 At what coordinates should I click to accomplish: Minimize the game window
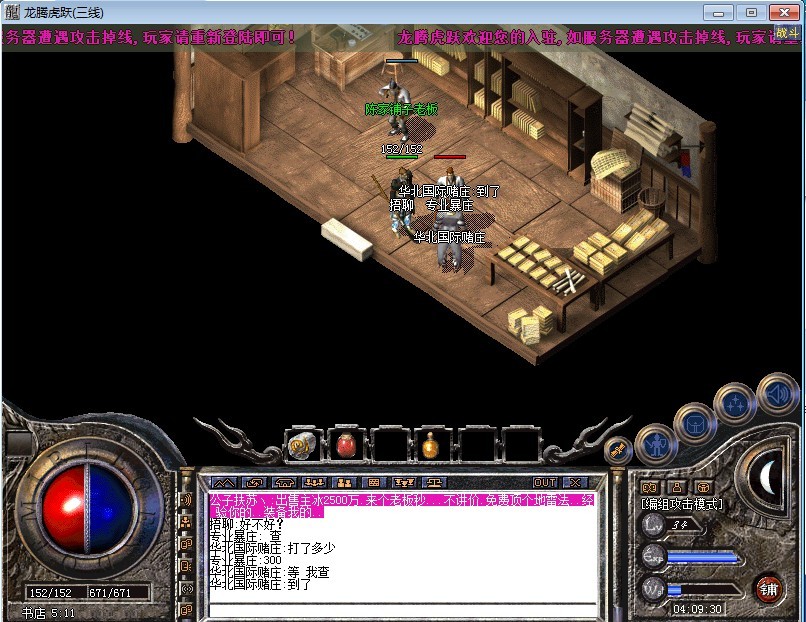click(x=717, y=12)
